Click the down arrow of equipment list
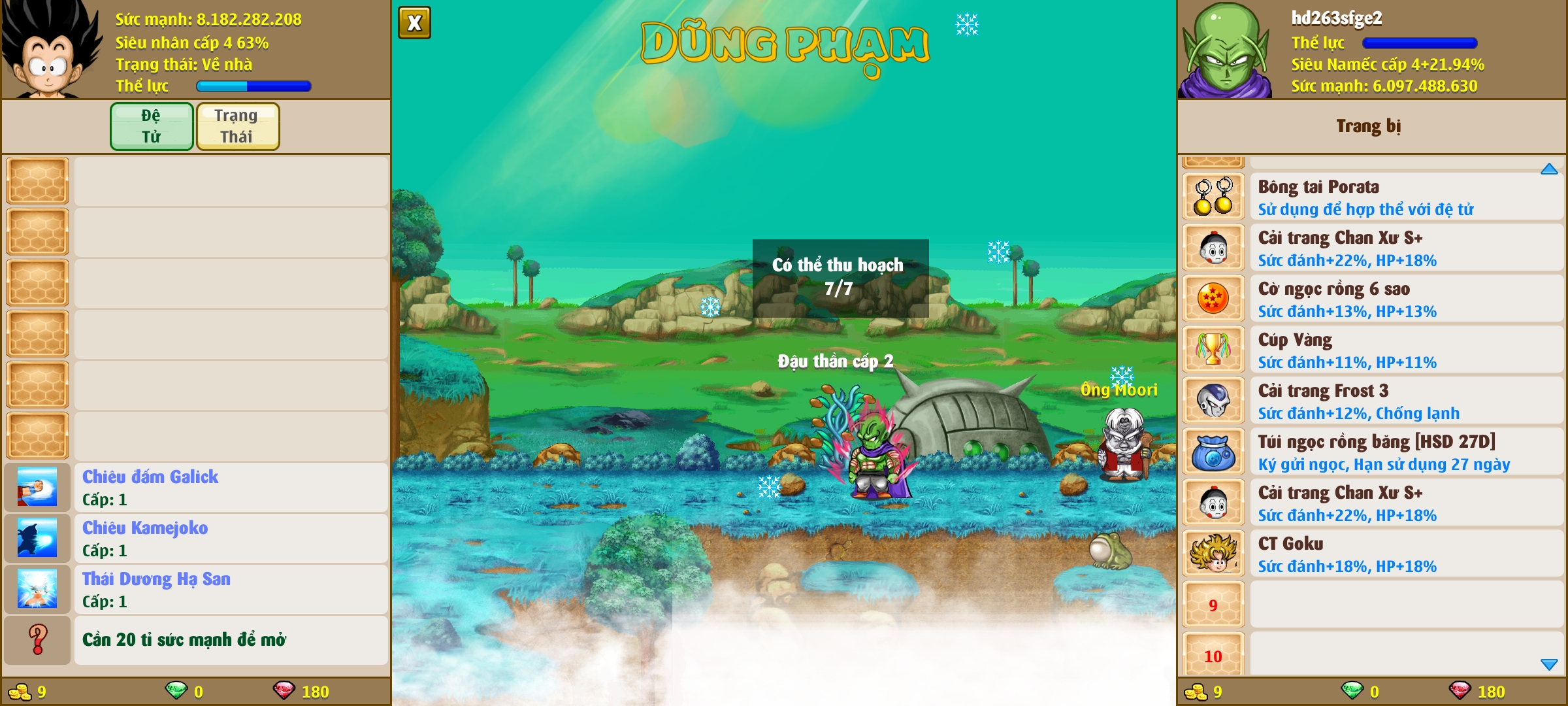The image size is (1568, 706). coord(1549,664)
